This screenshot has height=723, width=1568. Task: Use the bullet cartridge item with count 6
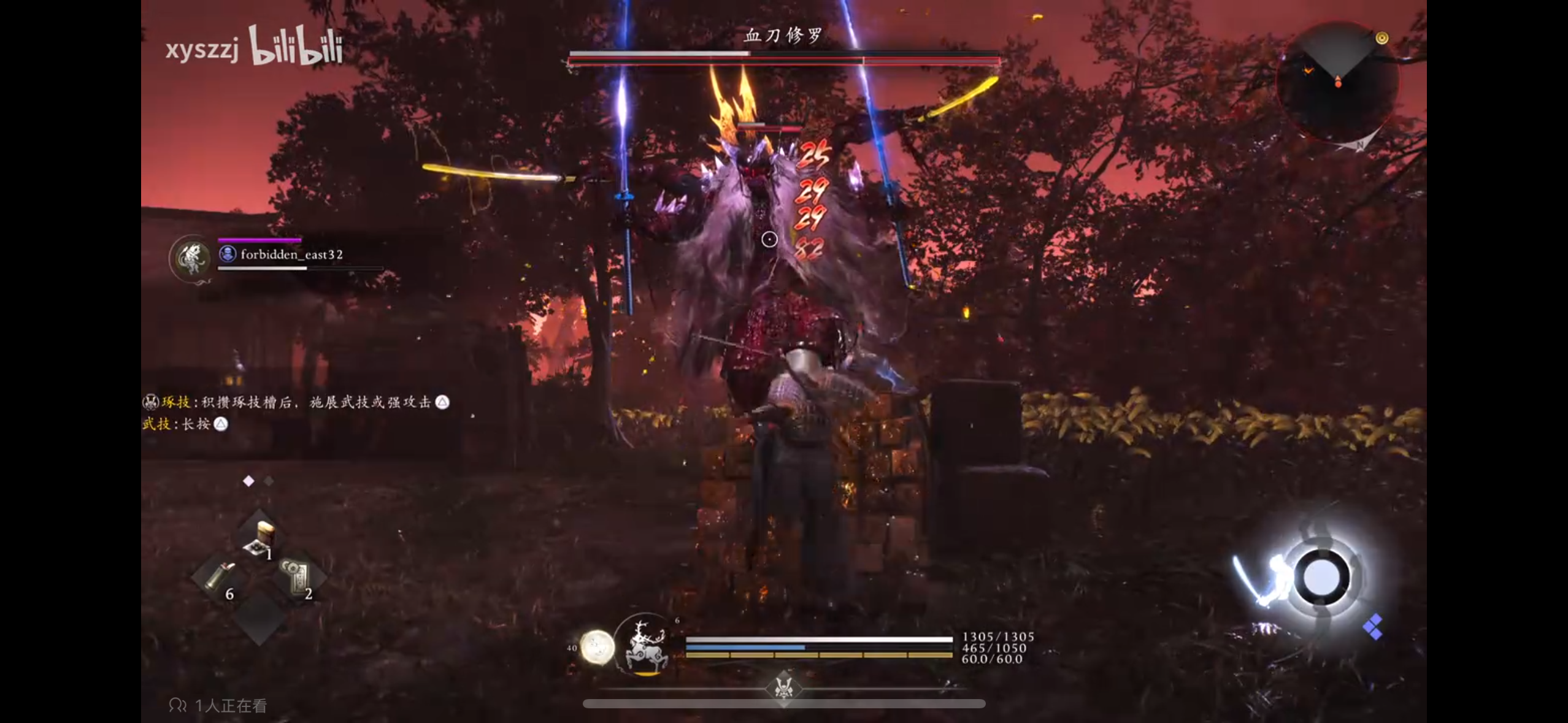[x=218, y=578]
